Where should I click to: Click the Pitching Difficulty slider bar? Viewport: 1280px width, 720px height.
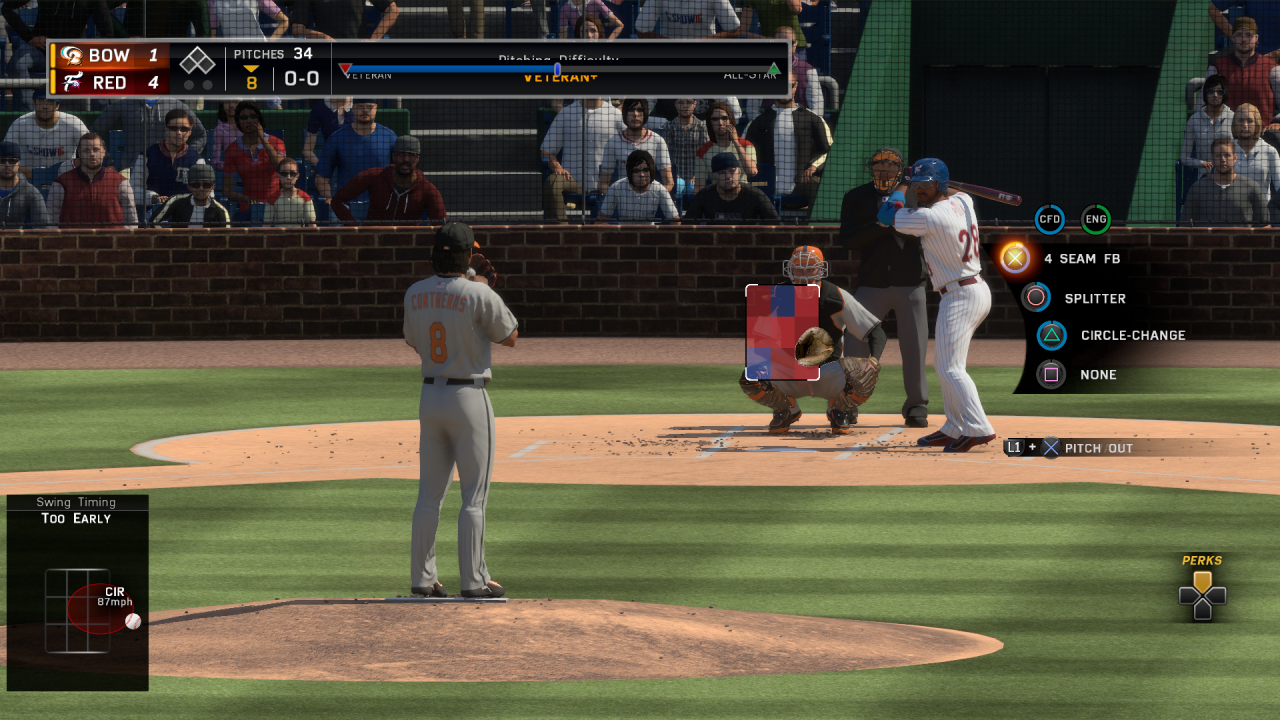point(560,69)
